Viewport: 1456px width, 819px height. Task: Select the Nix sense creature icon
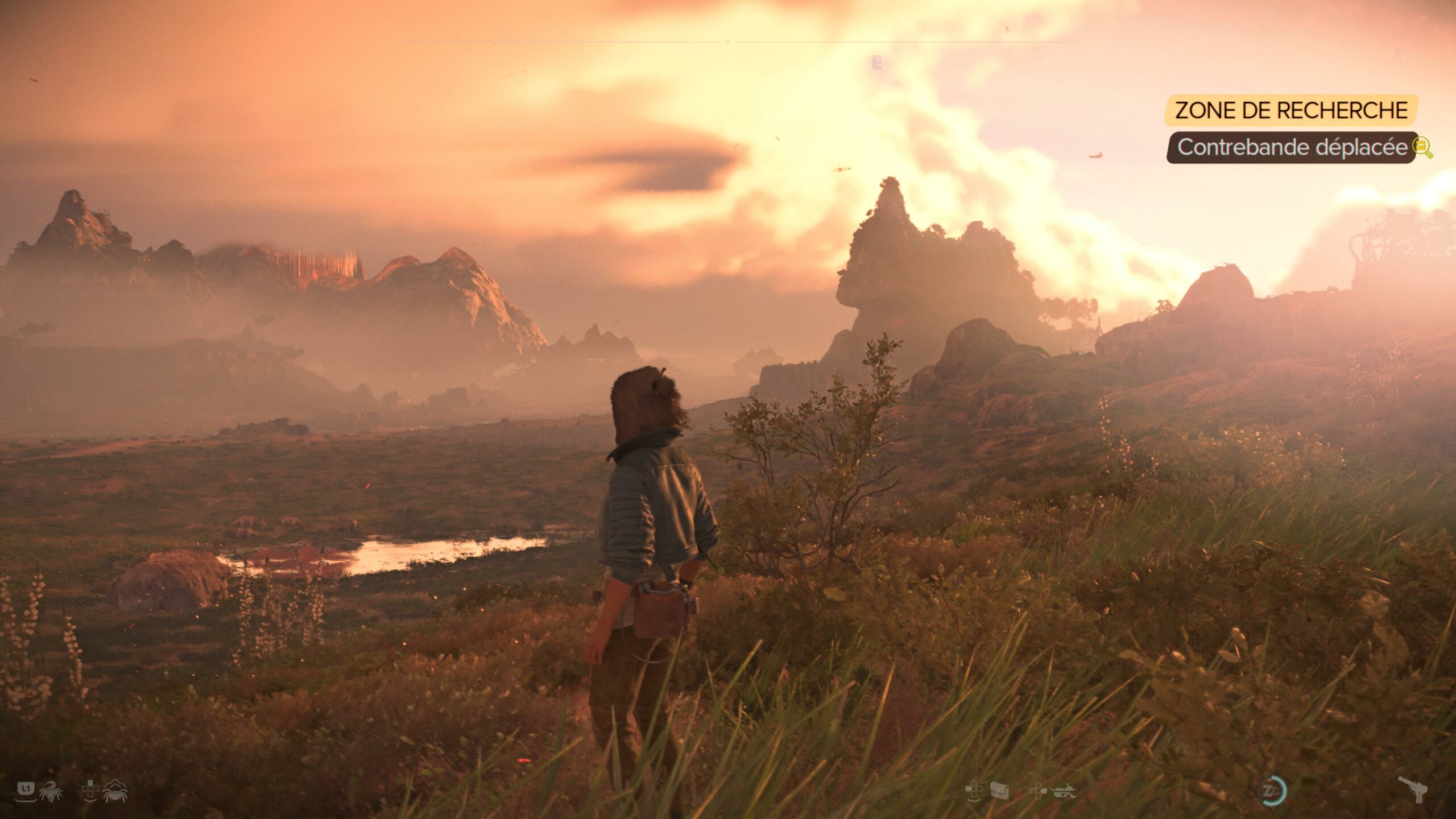pos(115,791)
